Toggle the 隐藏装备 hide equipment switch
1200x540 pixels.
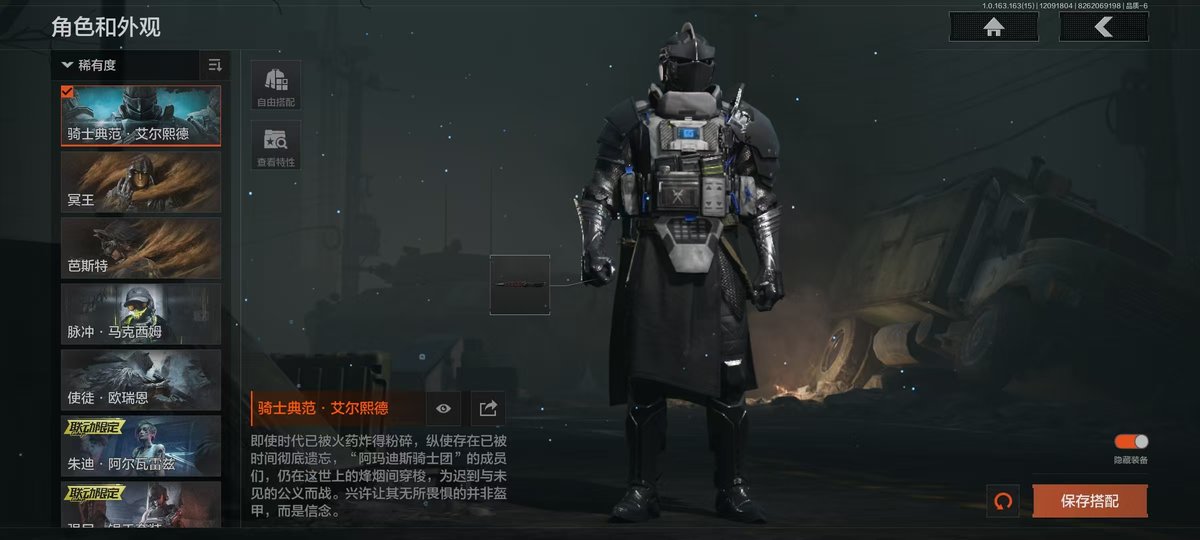[x=1131, y=442]
